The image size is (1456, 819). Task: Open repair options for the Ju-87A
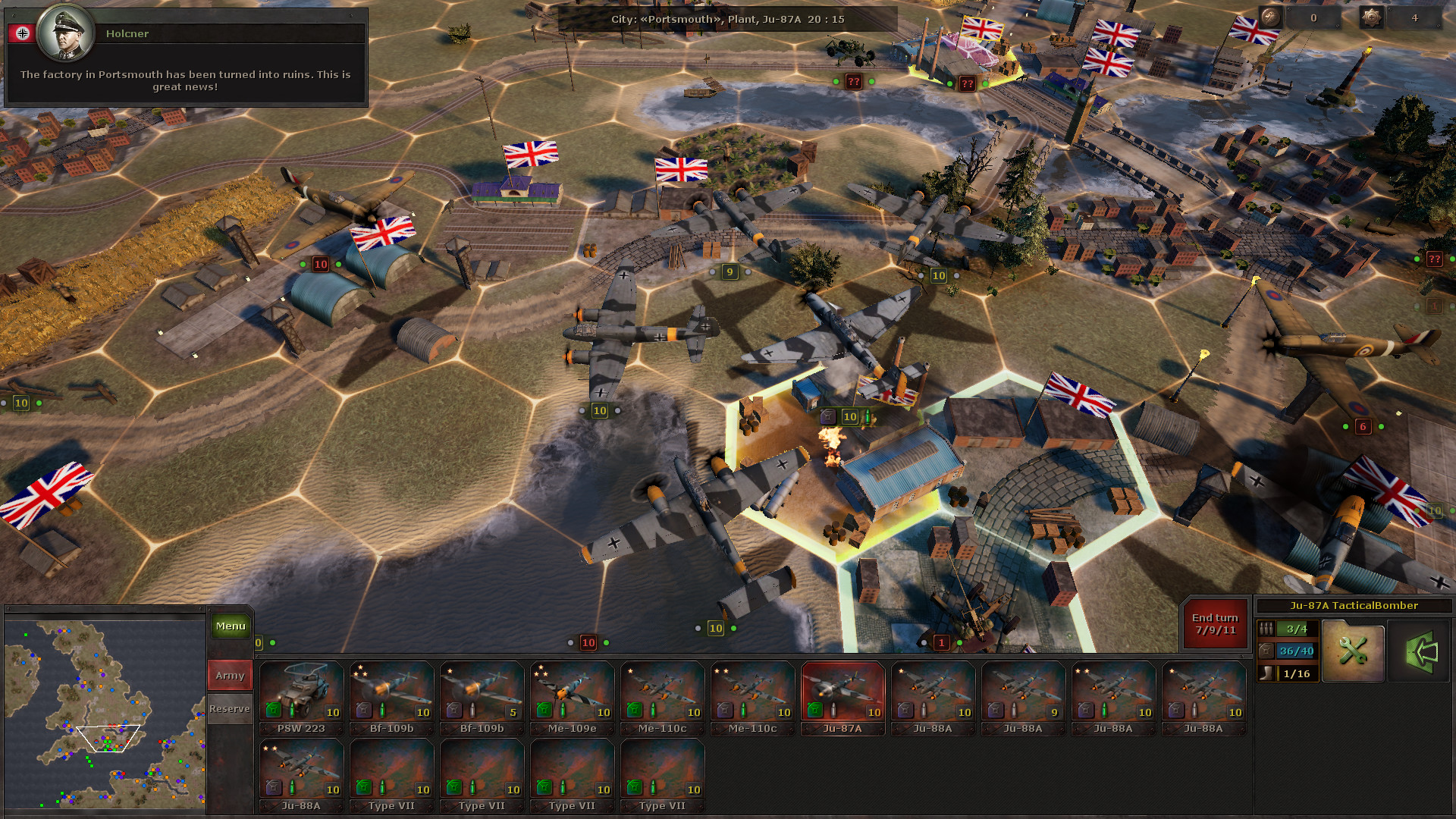pos(1353,651)
